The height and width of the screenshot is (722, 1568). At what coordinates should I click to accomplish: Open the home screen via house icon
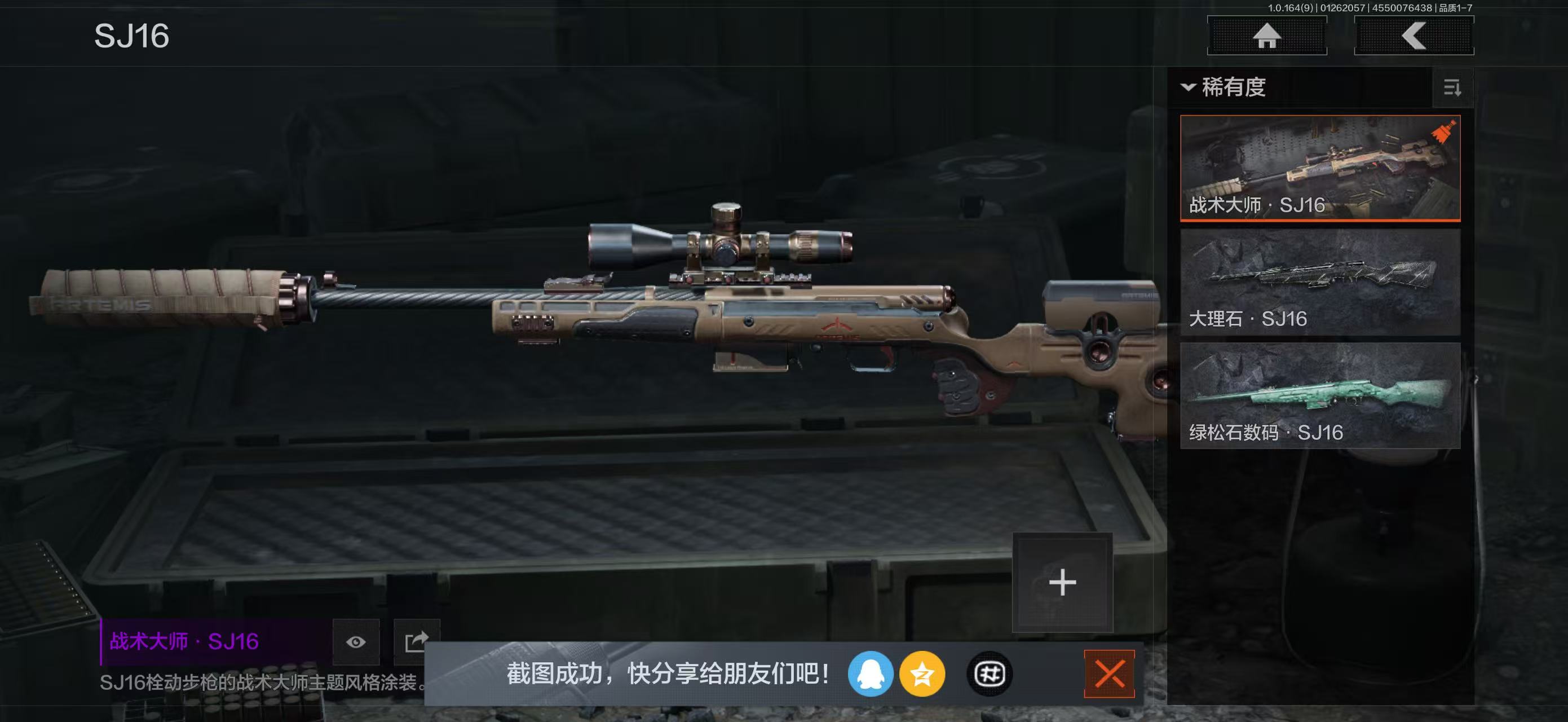point(1267,37)
